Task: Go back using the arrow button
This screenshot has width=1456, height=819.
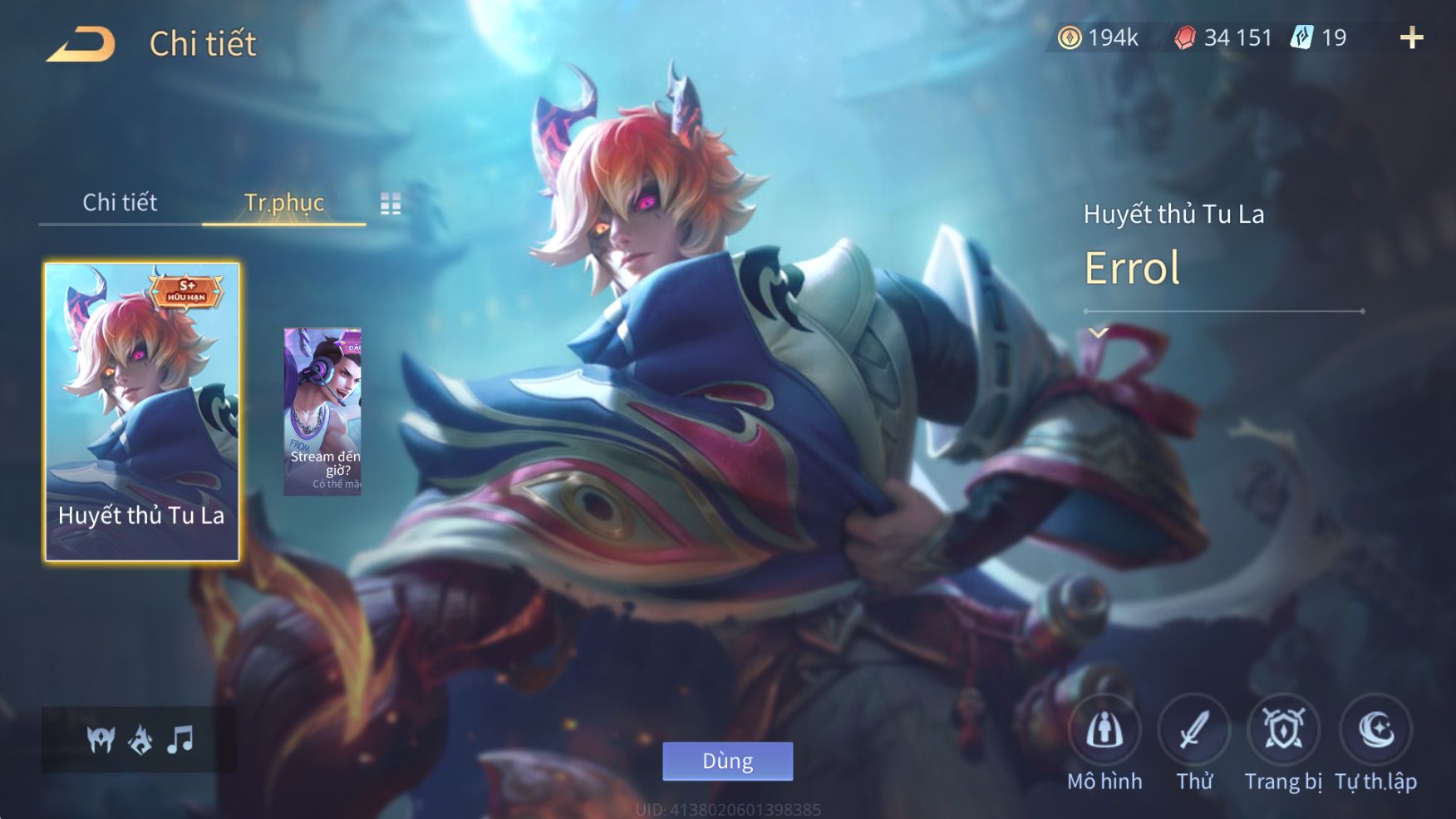Action: click(81, 44)
